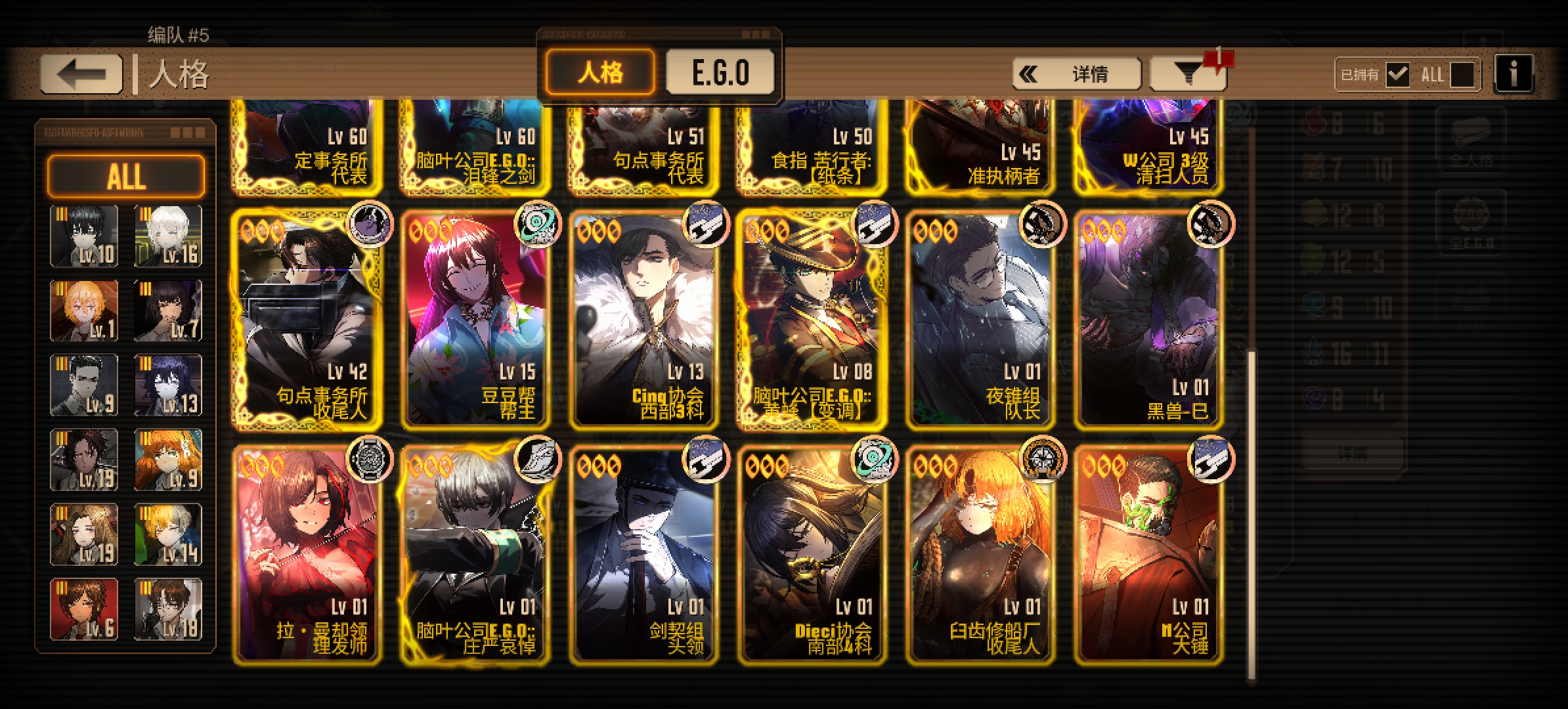Switch to the E.G.O tab
This screenshot has height=709, width=1568.
pyautogui.click(x=720, y=72)
